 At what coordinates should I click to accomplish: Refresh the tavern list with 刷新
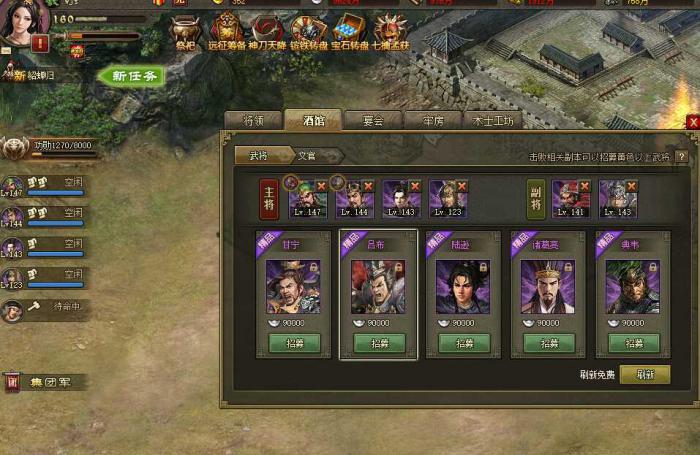[644, 374]
